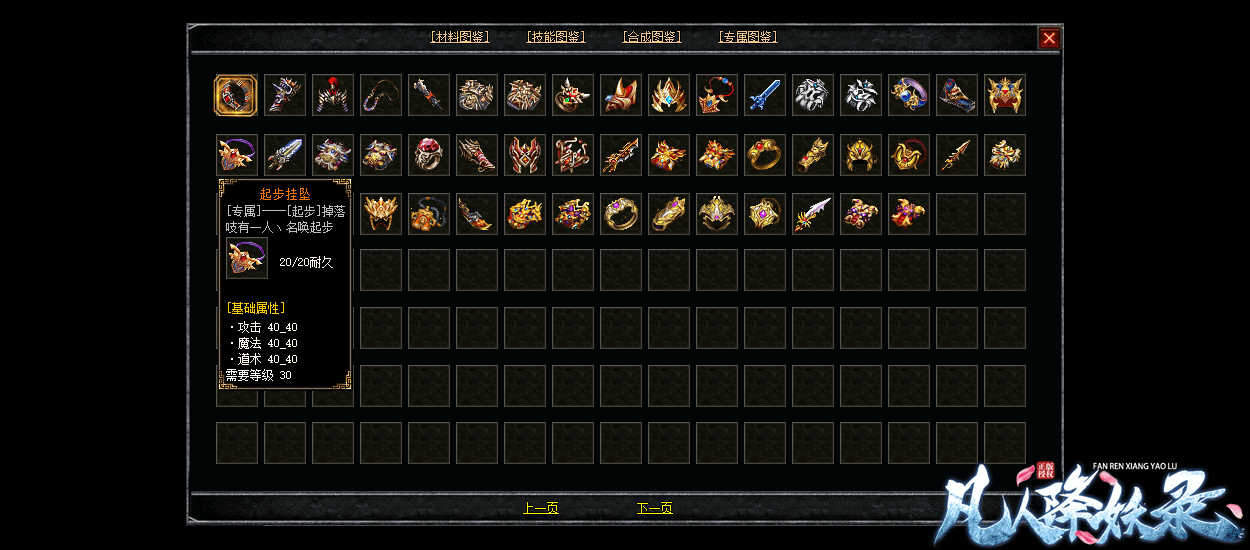Image resolution: width=1250 pixels, height=550 pixels.
Task: Choose the golden spear tip item slot
Action: [x=957, y=155]
